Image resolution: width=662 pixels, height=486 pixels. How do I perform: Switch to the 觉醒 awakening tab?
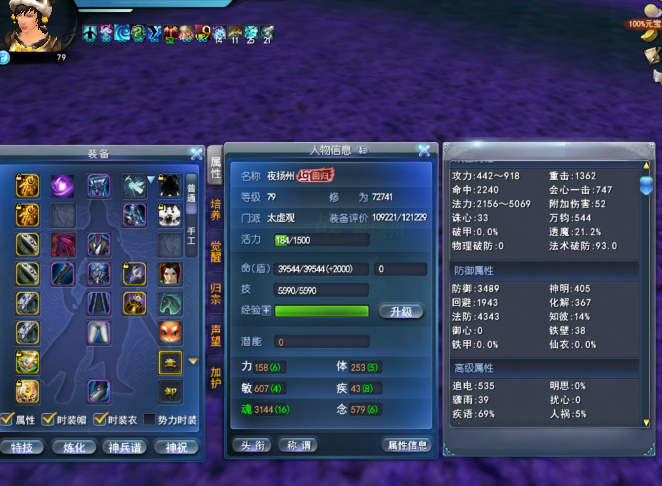click(x=215, y=251)
